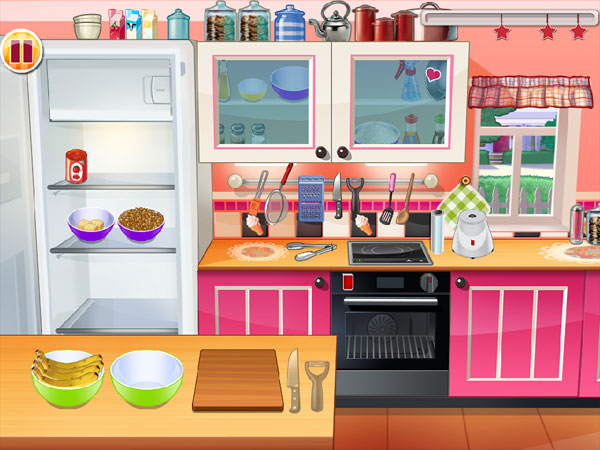The image size is (600, 450).
Task: Pause the game with the orange pause button
Action: pos(19,49)
